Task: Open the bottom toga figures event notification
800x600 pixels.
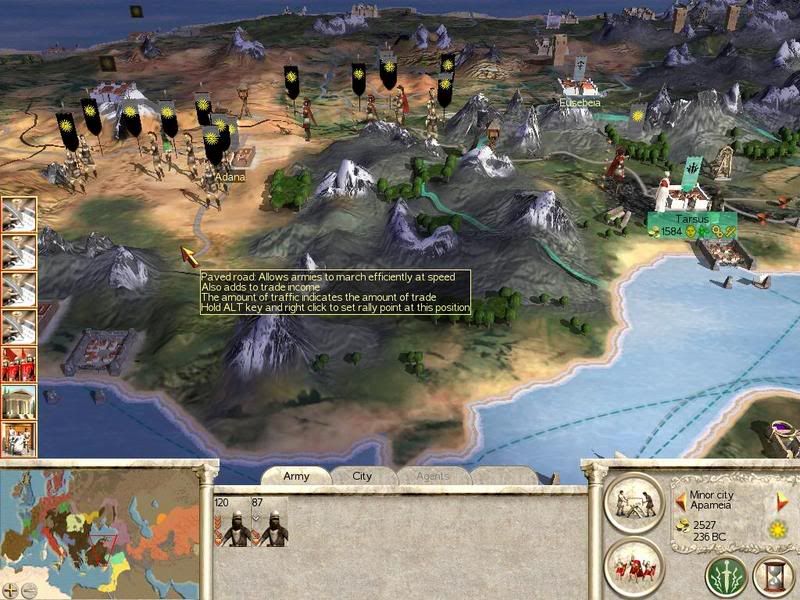Action: 19,440
